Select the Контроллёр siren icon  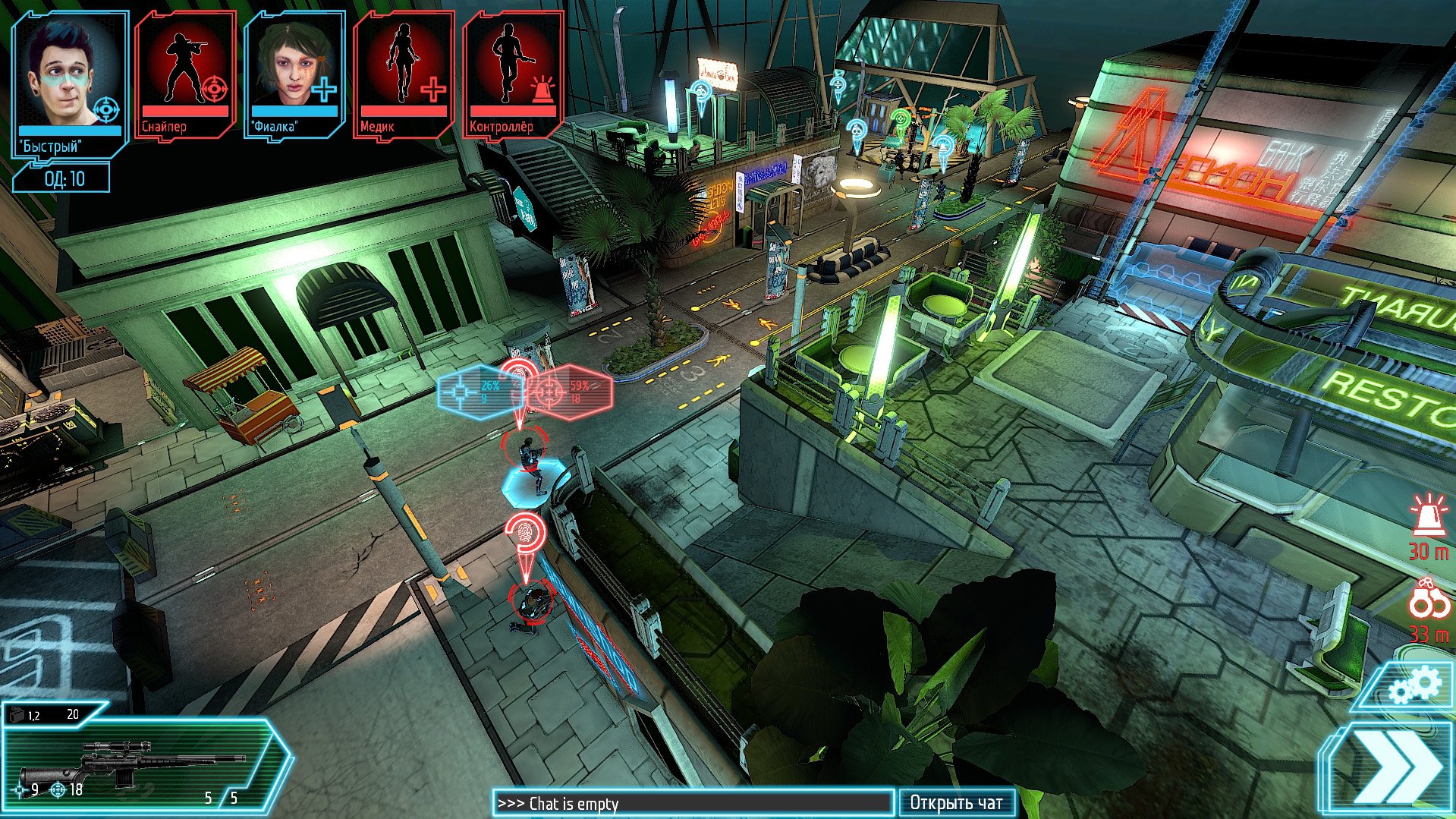[543, 87]
